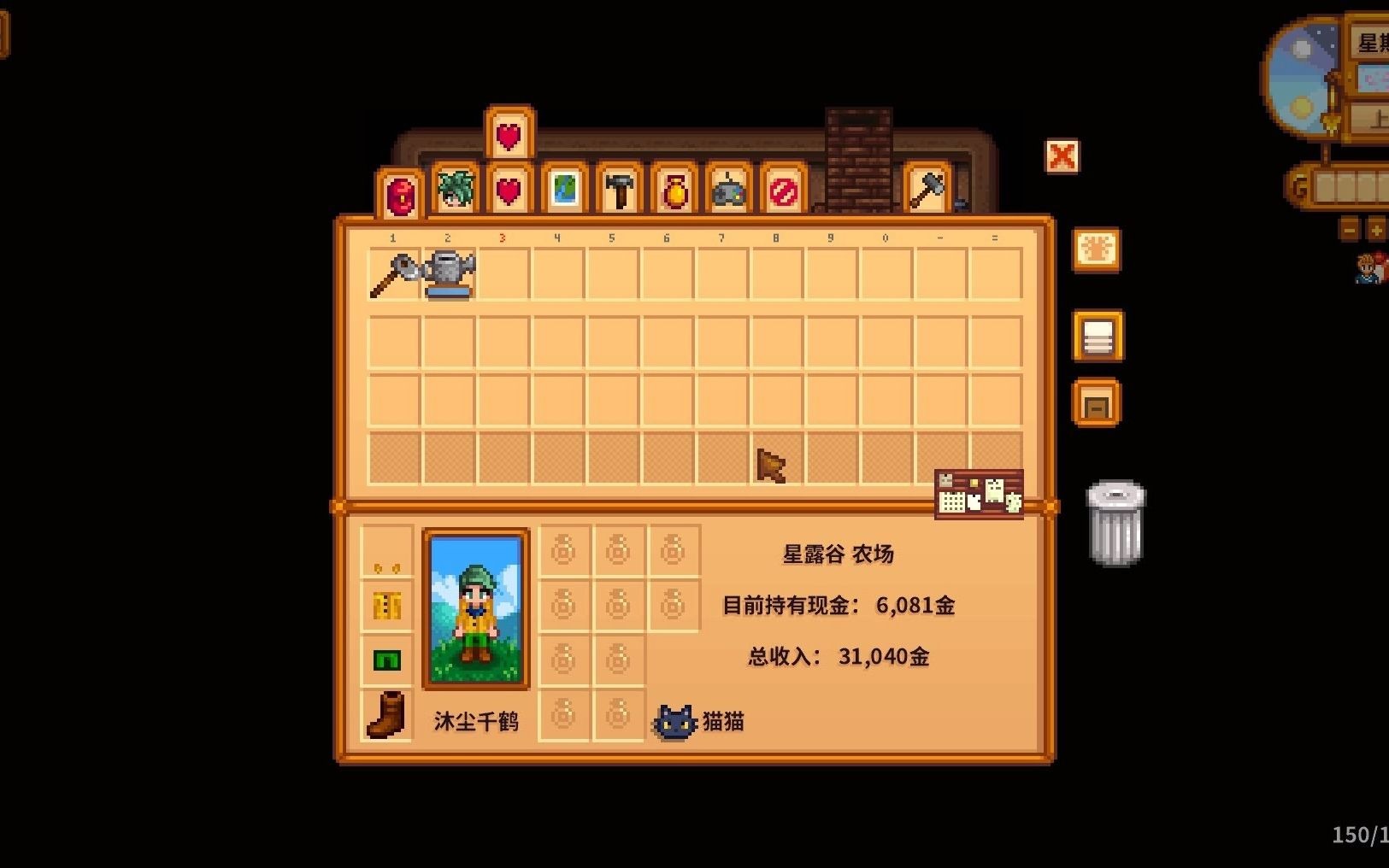Click the pet cat 猫猫 icon
Screen dimensions: 1389x868
click(676, 720)
